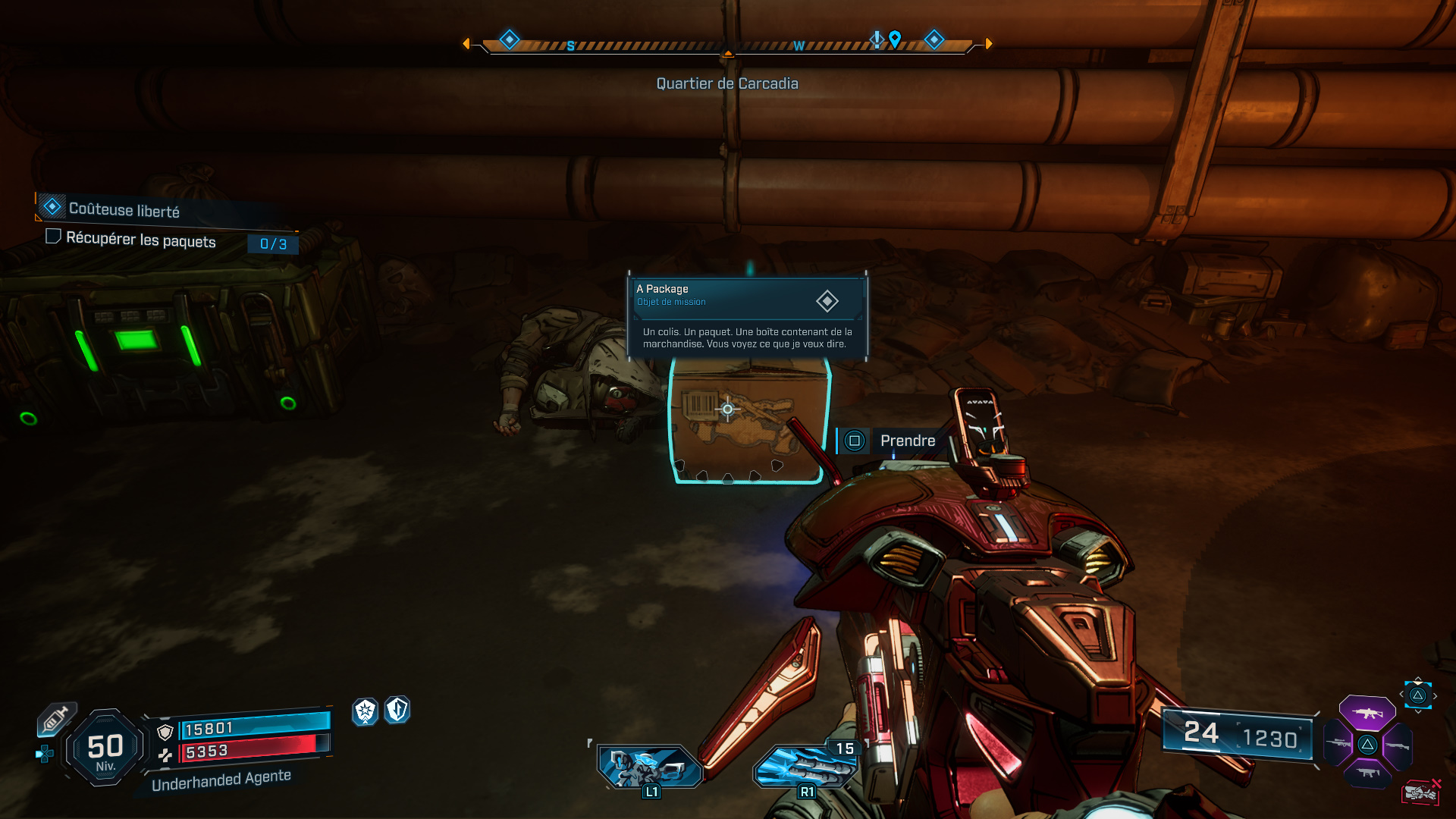This screenshot has height=819, width=1456.
Task: Select the sniper rifle weapon slot
Action: 1338,744
